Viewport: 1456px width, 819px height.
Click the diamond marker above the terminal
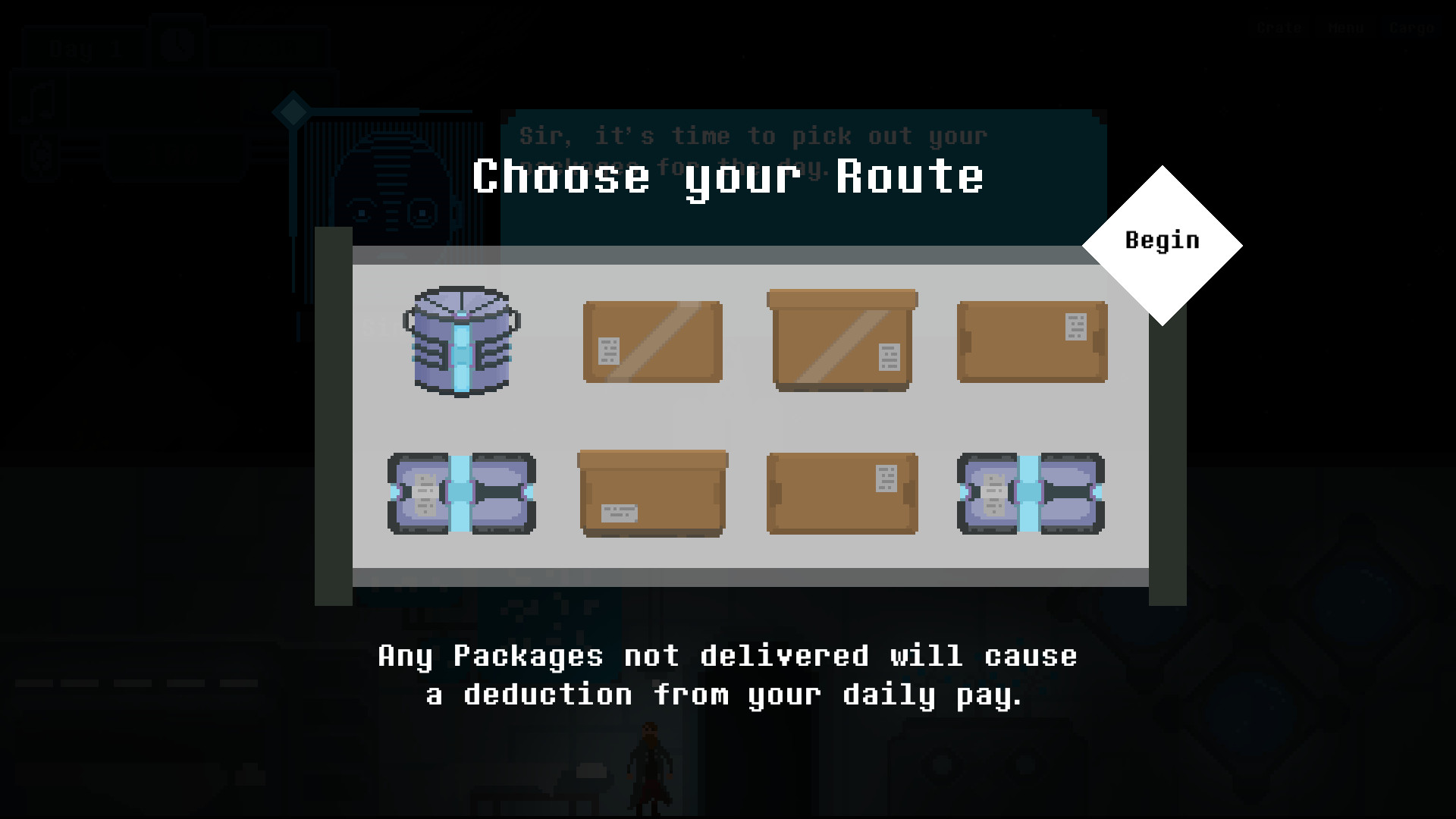pyautogui.click(x=293, y=111)
